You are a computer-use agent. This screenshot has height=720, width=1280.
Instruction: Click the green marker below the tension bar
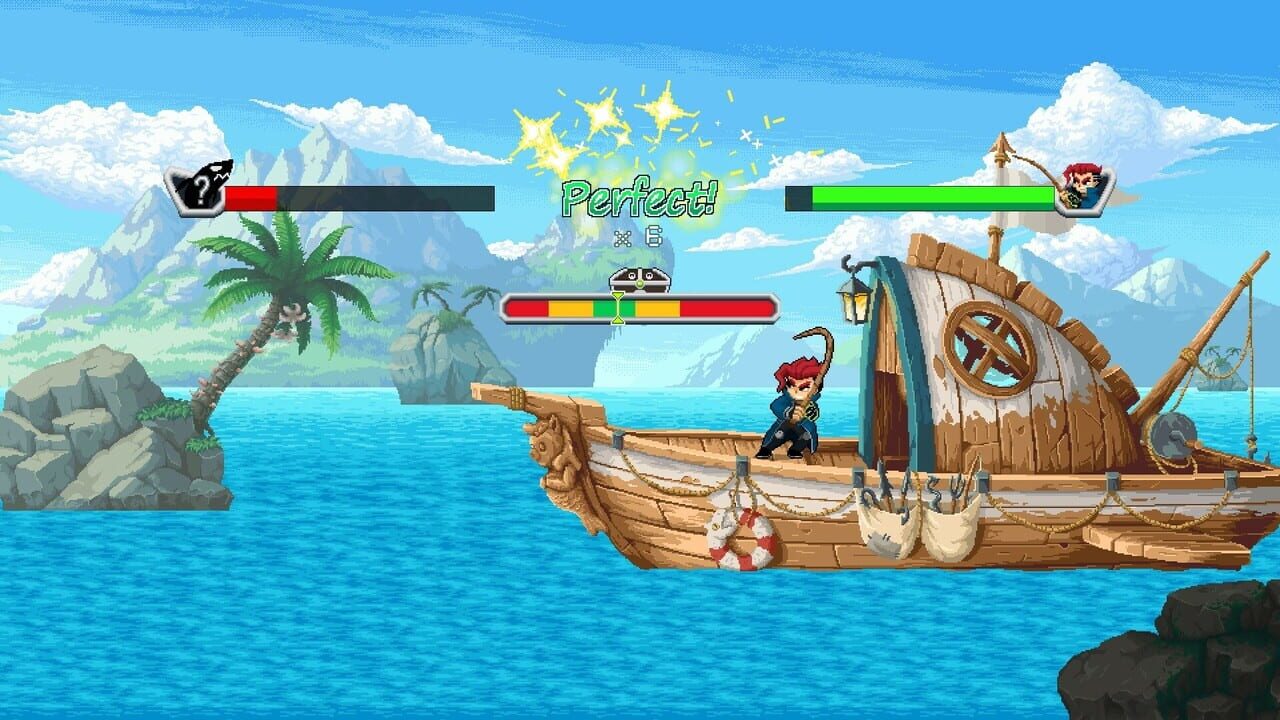pos(617,320)
